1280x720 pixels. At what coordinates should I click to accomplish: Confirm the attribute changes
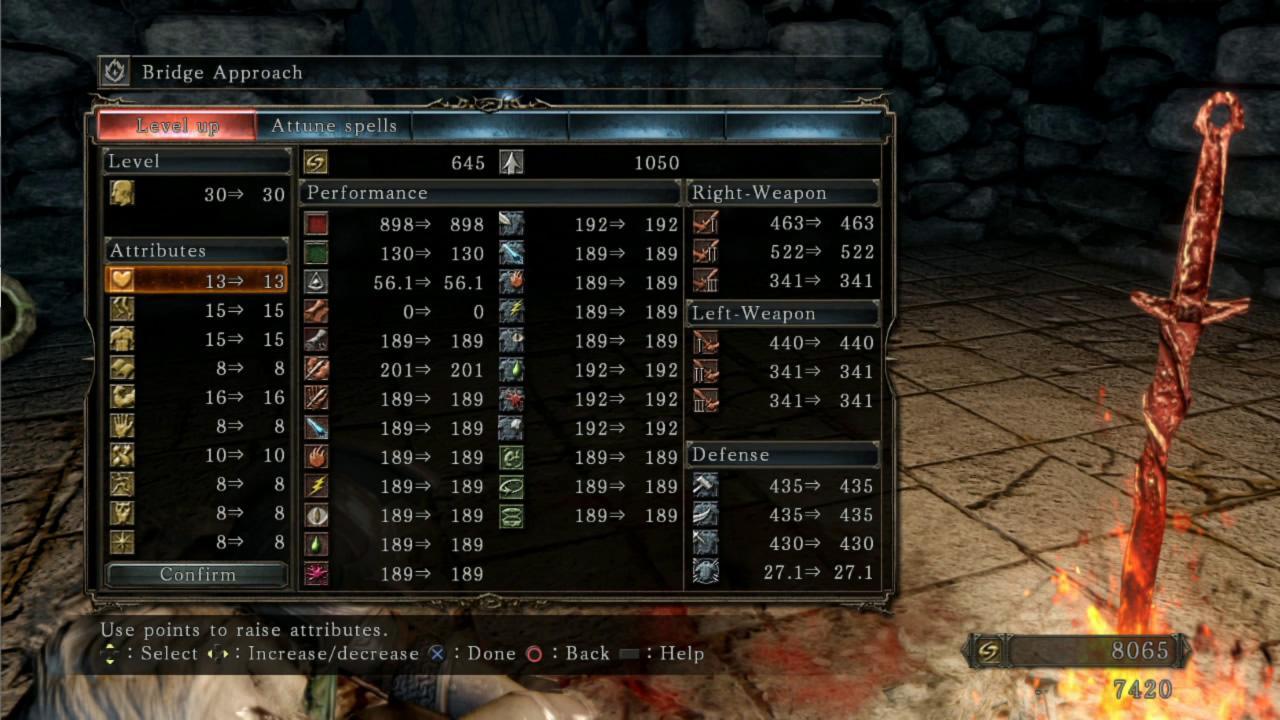click(197, 575)
